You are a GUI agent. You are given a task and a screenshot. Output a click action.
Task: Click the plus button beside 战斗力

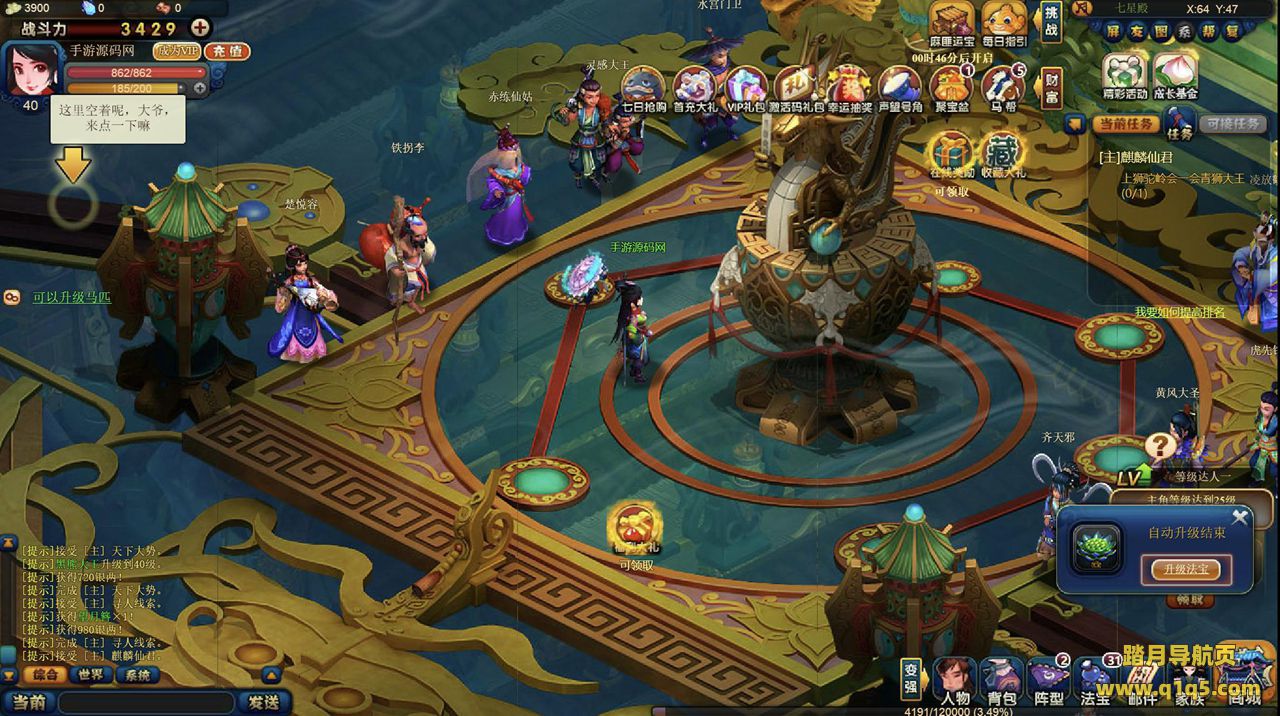click(200, 28)
